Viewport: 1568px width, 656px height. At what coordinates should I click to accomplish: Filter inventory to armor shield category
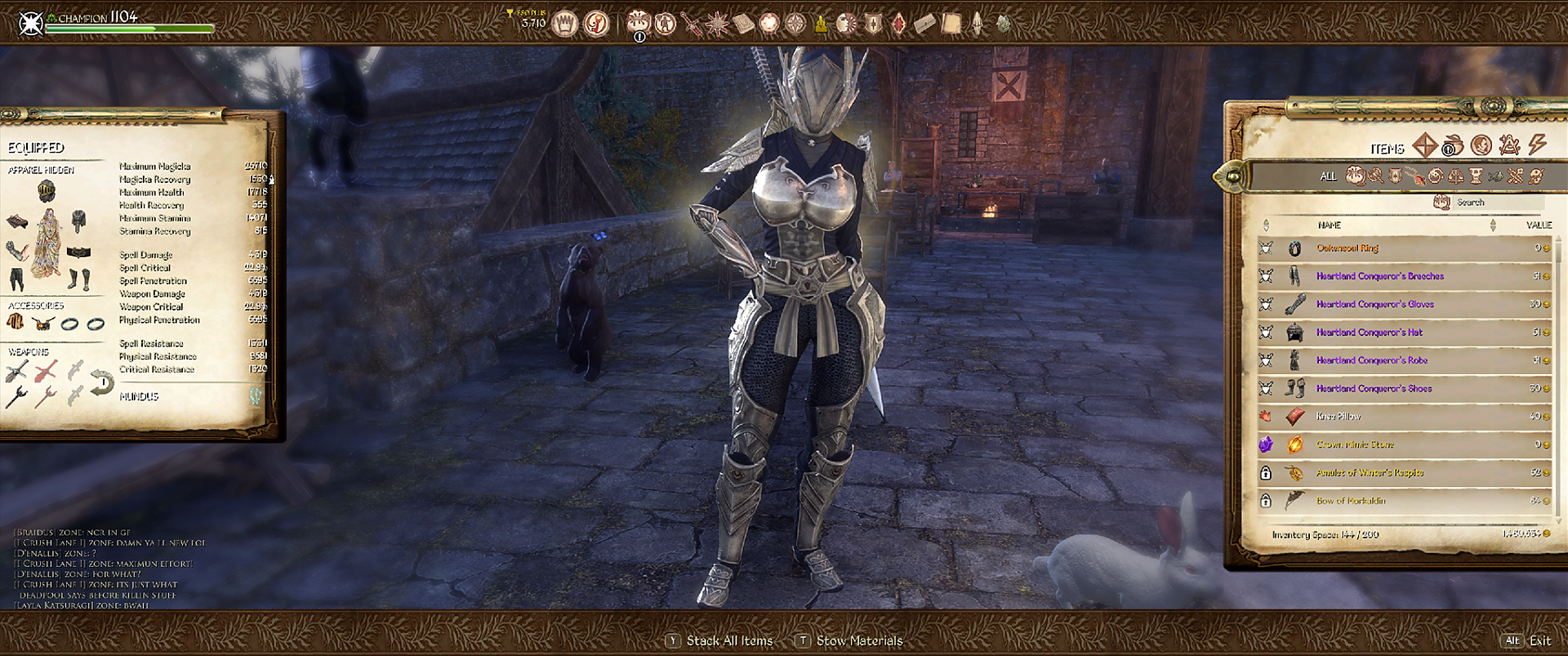tap(1396, 176)
